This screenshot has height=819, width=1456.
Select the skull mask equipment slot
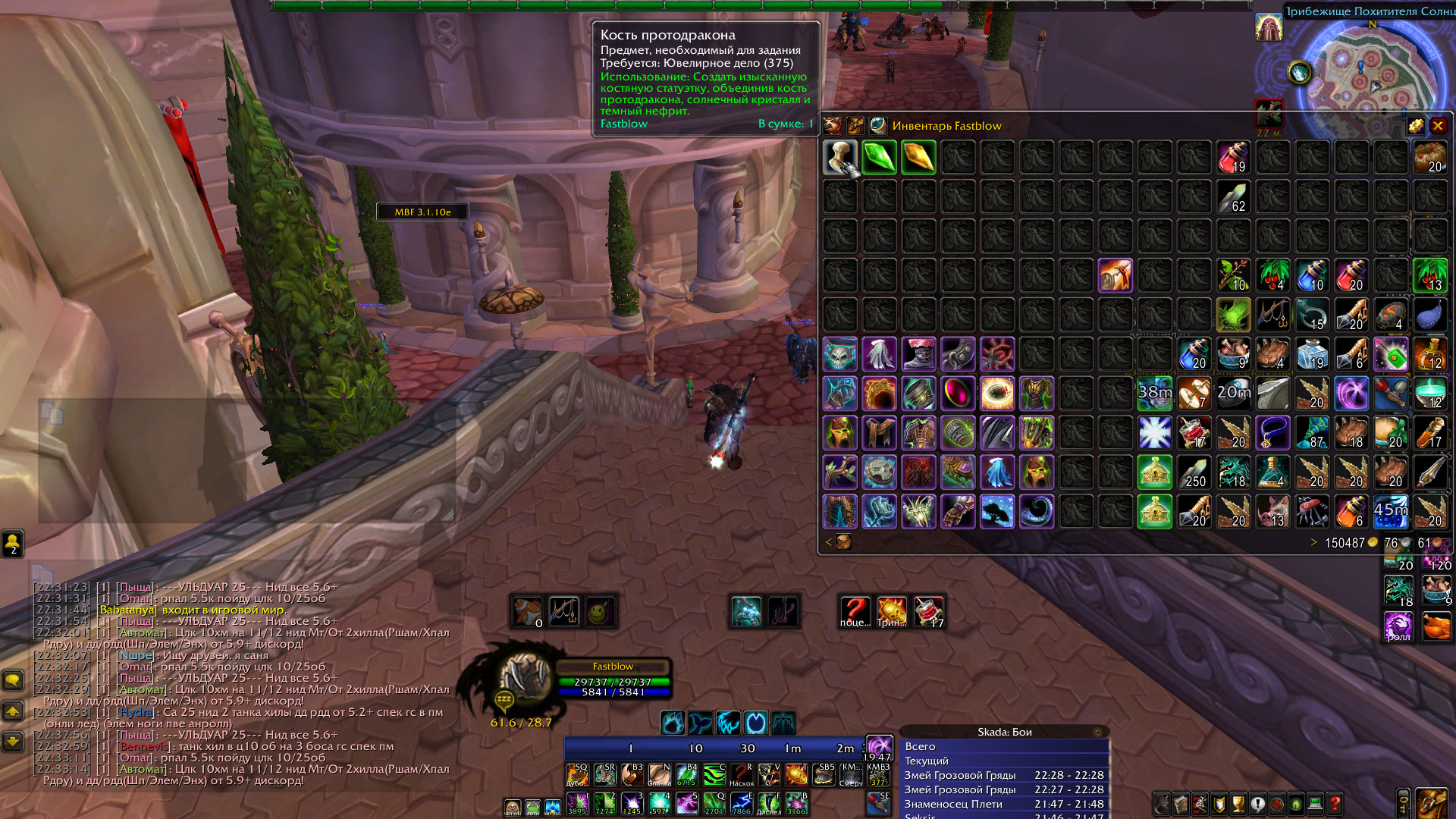coord(839,354)
